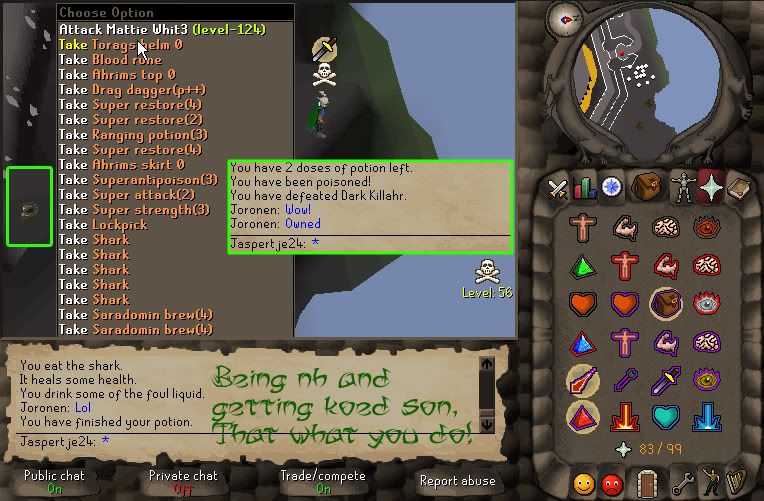Toggle the Private chat setting

point(183,481)
